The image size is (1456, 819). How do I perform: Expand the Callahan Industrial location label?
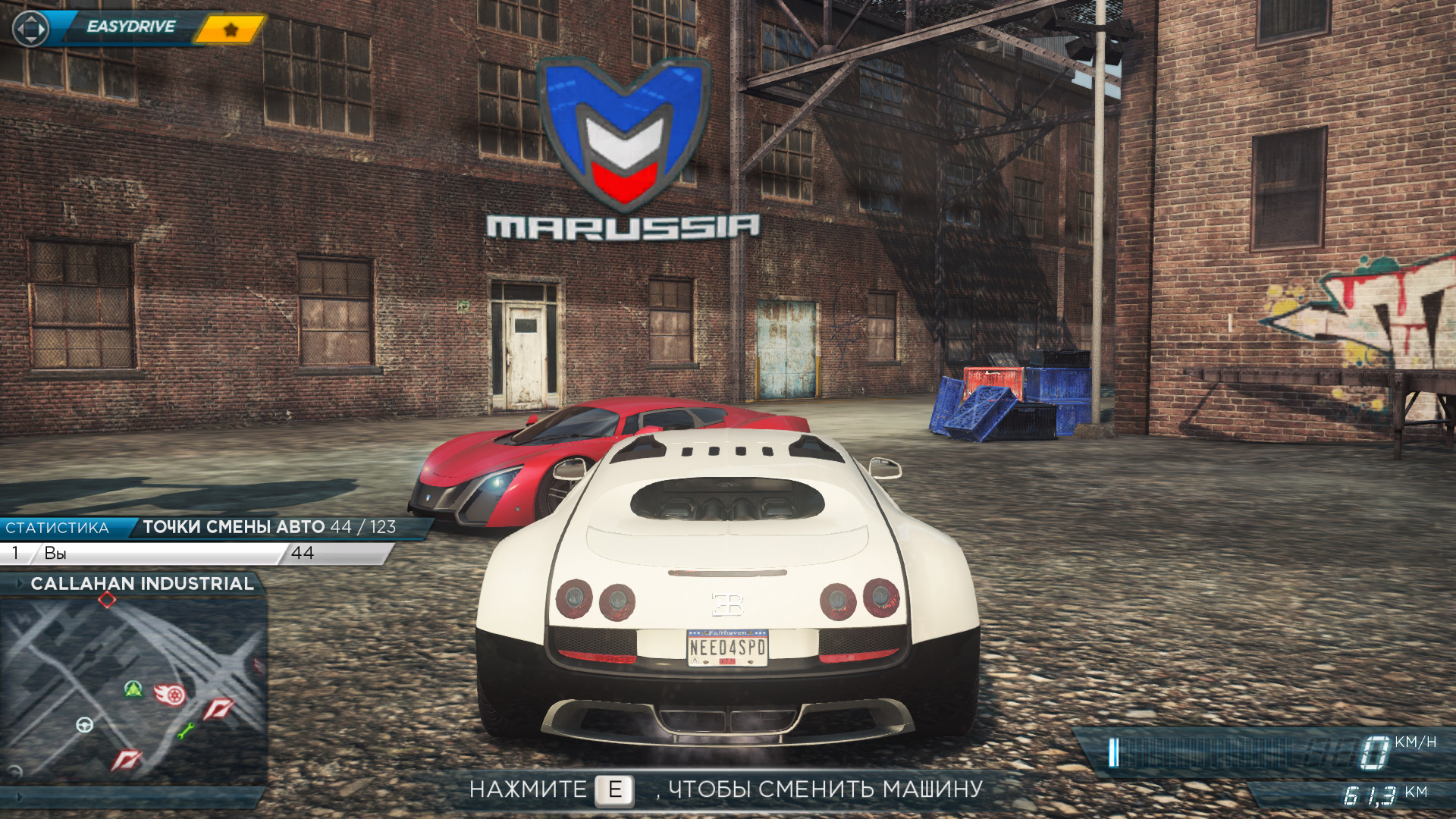tap(142, 583)
